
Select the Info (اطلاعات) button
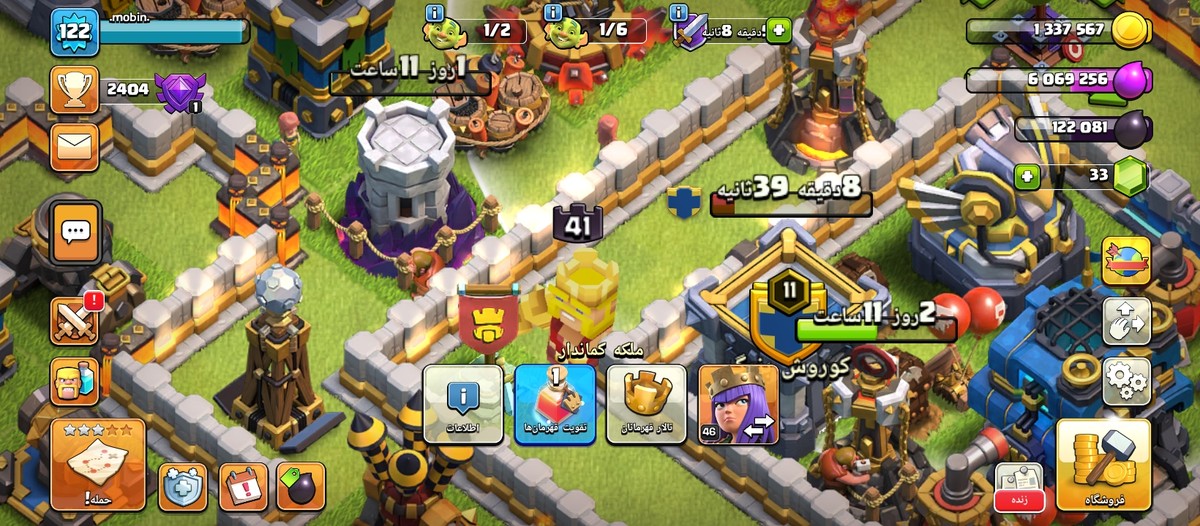click(x=463, y=403)
